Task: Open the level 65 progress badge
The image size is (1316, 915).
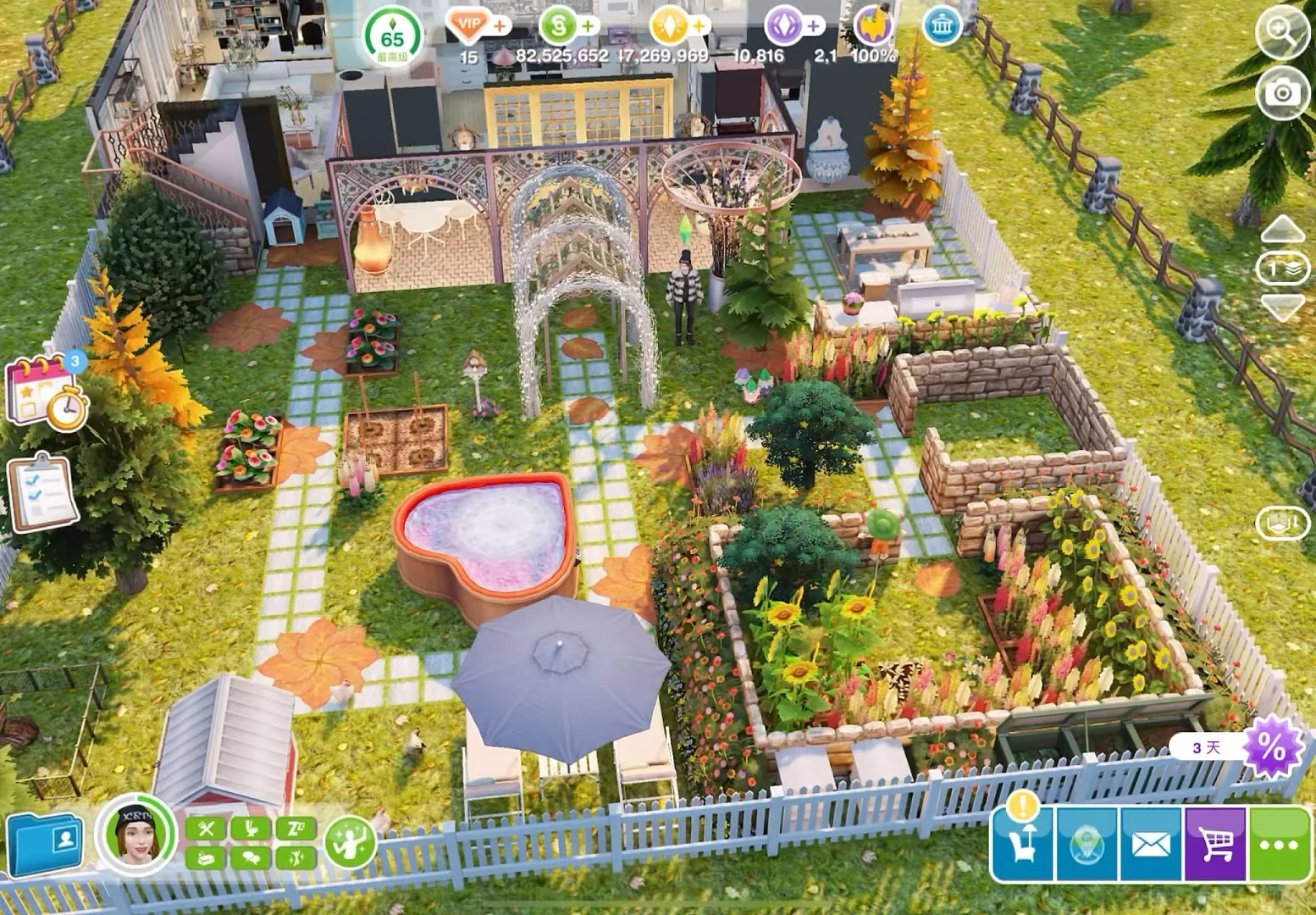Action: click(392, 38)
